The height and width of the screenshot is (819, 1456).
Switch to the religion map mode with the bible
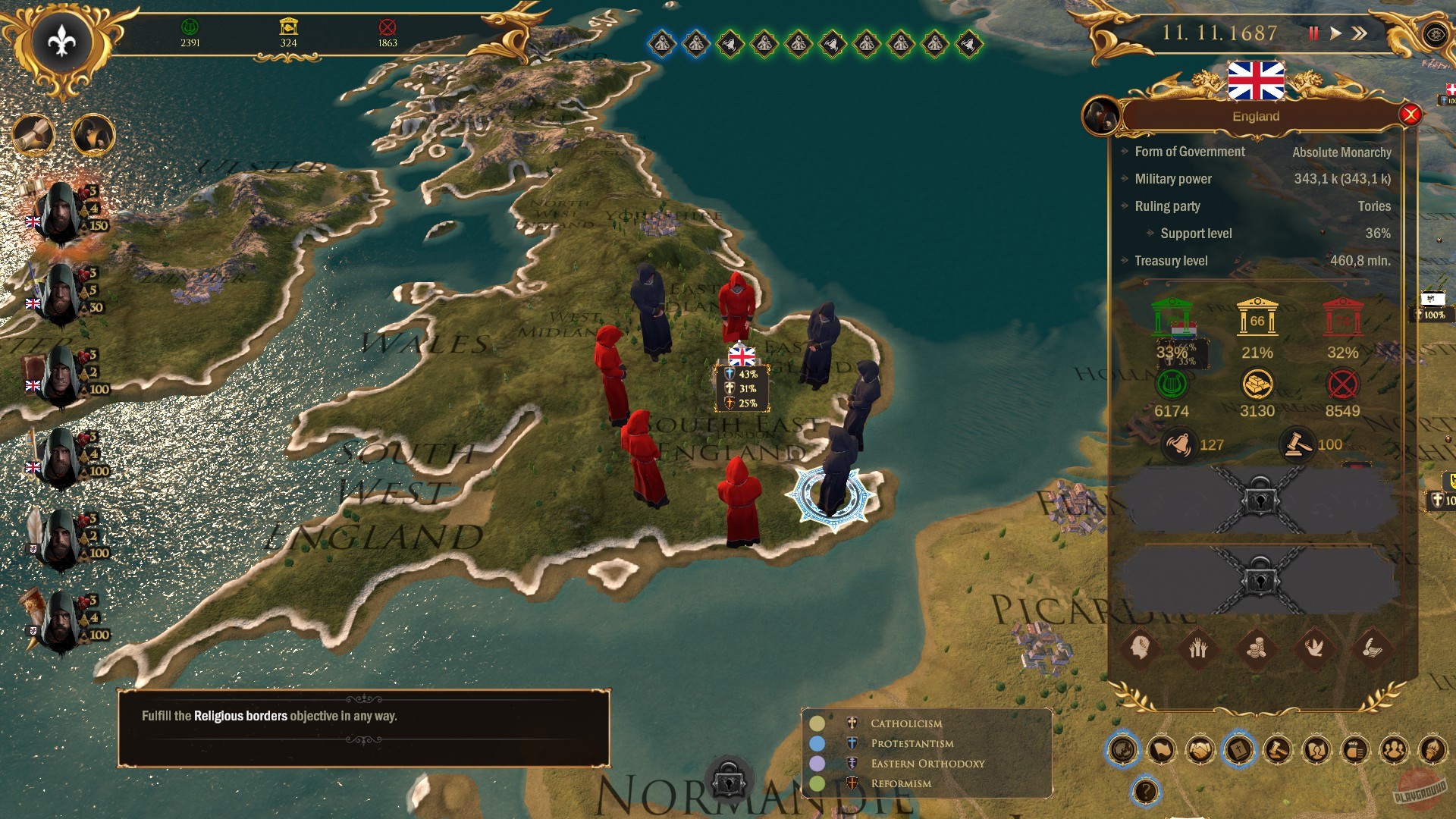[1239, 751]
